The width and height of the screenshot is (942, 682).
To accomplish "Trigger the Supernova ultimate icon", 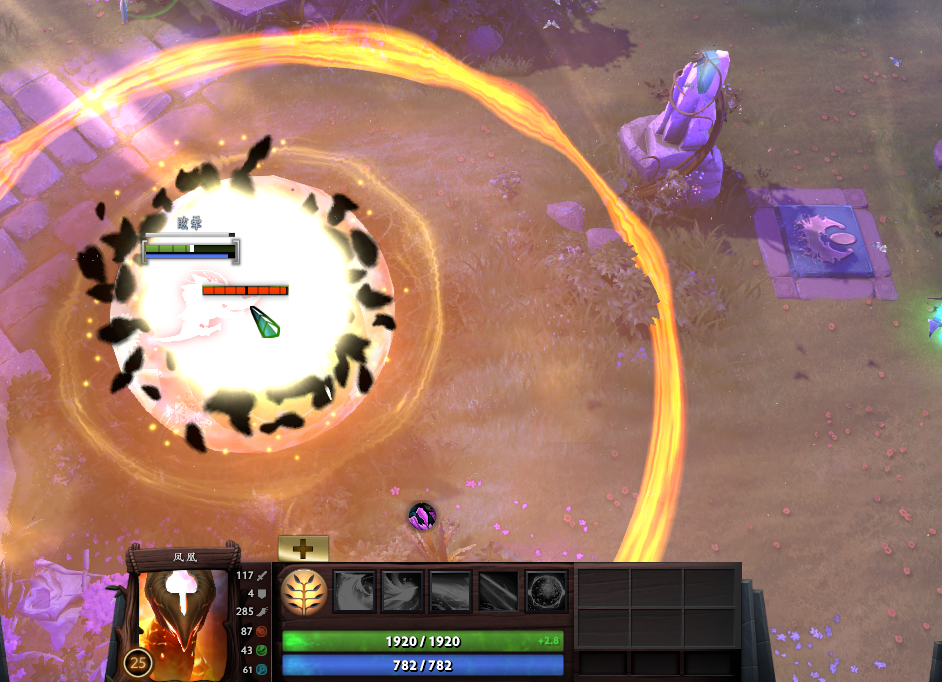I will pos(546,591).
